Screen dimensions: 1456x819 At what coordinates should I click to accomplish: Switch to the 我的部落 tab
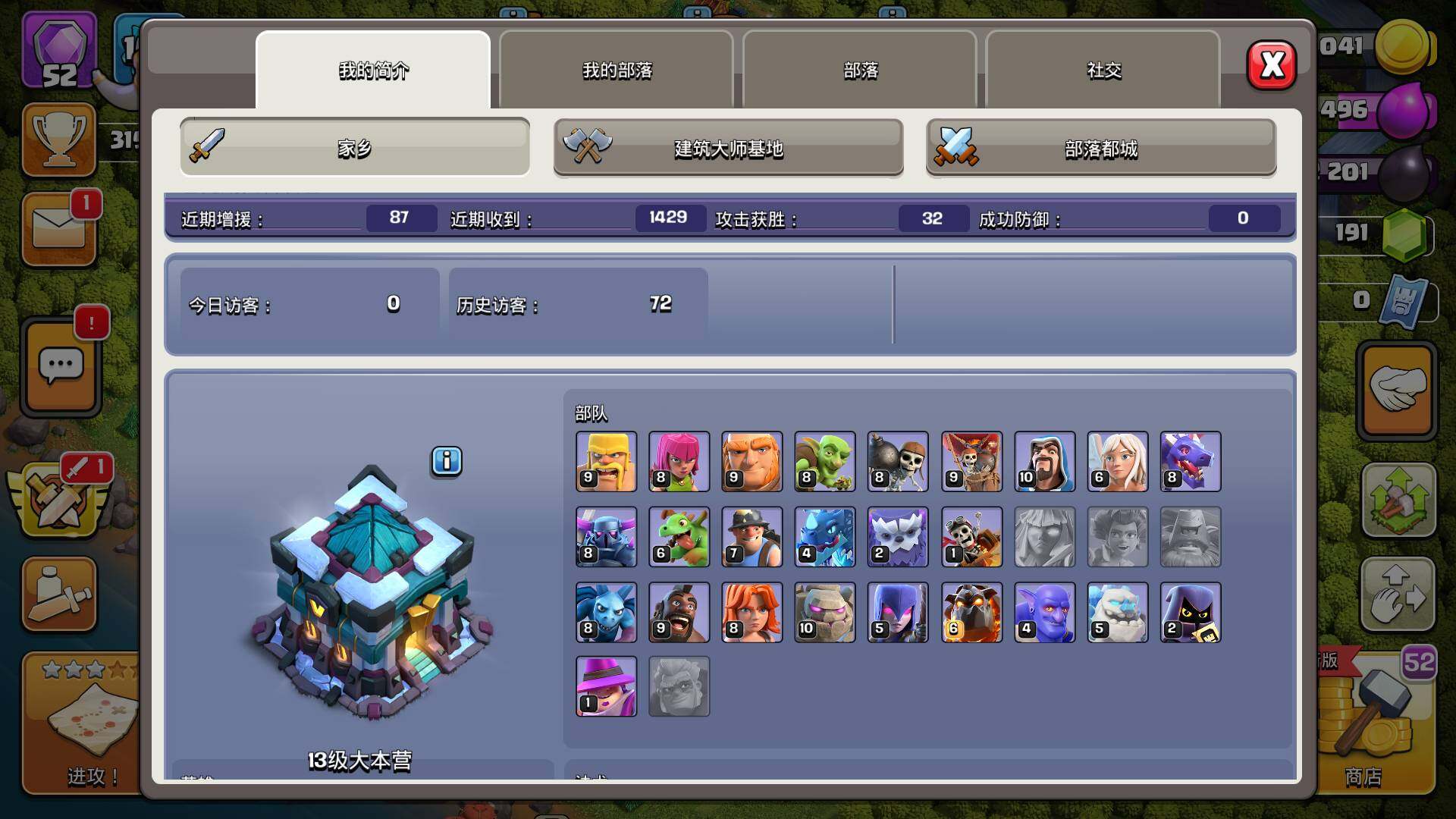[617, 70]
